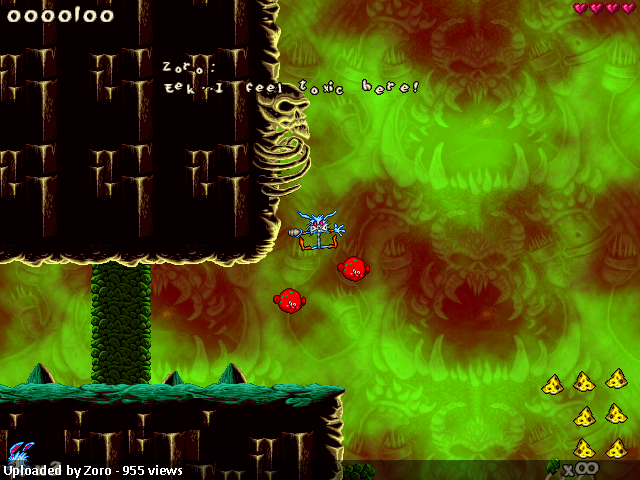Select the blue character head lives icon
This screenshot has width=640, height=480.
coord(19,453)
